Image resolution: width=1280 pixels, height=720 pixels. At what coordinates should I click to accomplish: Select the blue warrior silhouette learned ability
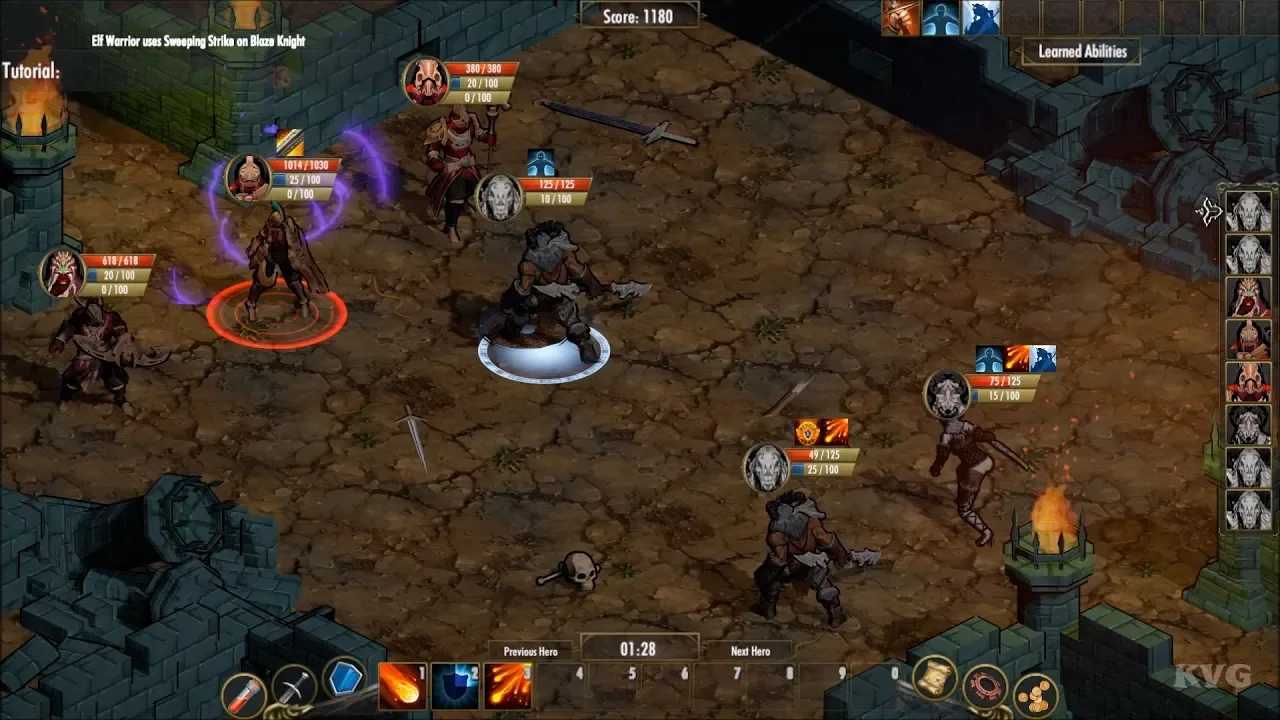click(x=982, y=18)
